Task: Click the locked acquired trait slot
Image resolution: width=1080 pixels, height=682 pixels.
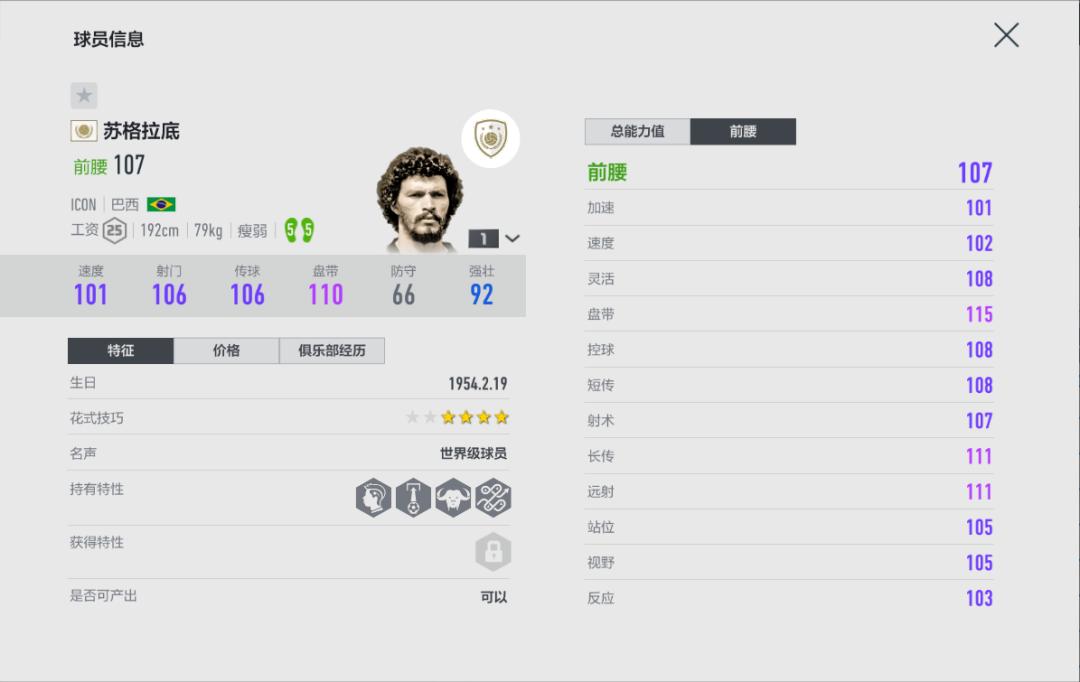Action: click(x=492, y=551)
